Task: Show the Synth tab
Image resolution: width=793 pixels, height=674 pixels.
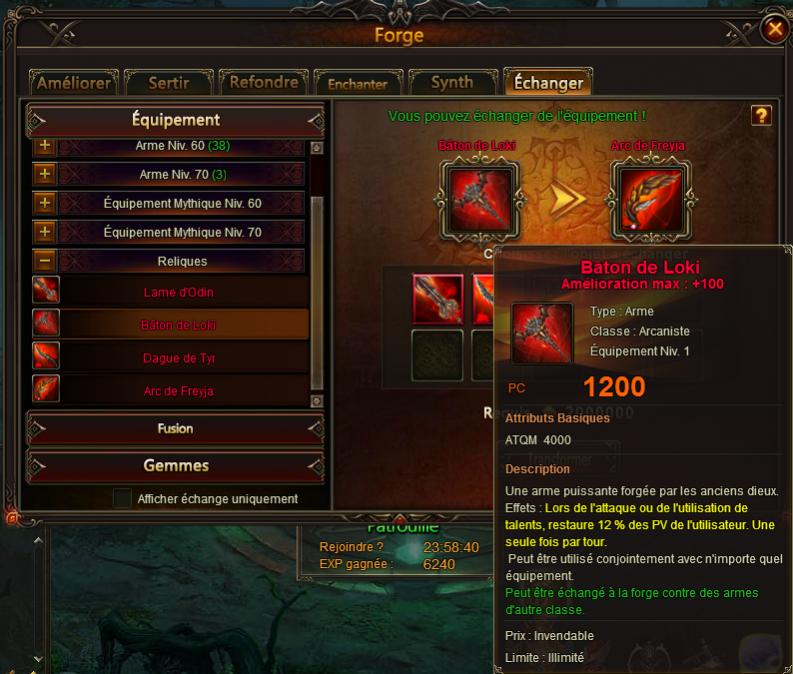Action: (x=451, y=83)
